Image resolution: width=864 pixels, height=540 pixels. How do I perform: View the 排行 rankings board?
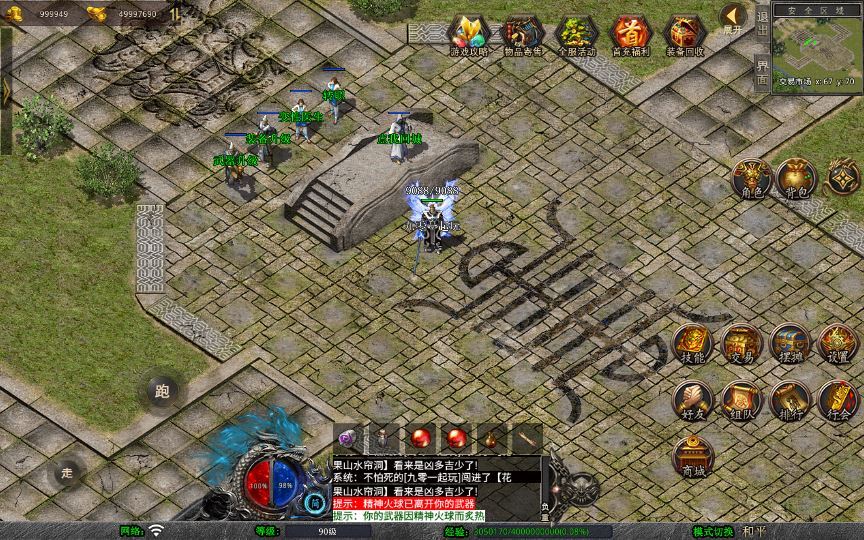[x=790, y=400]
